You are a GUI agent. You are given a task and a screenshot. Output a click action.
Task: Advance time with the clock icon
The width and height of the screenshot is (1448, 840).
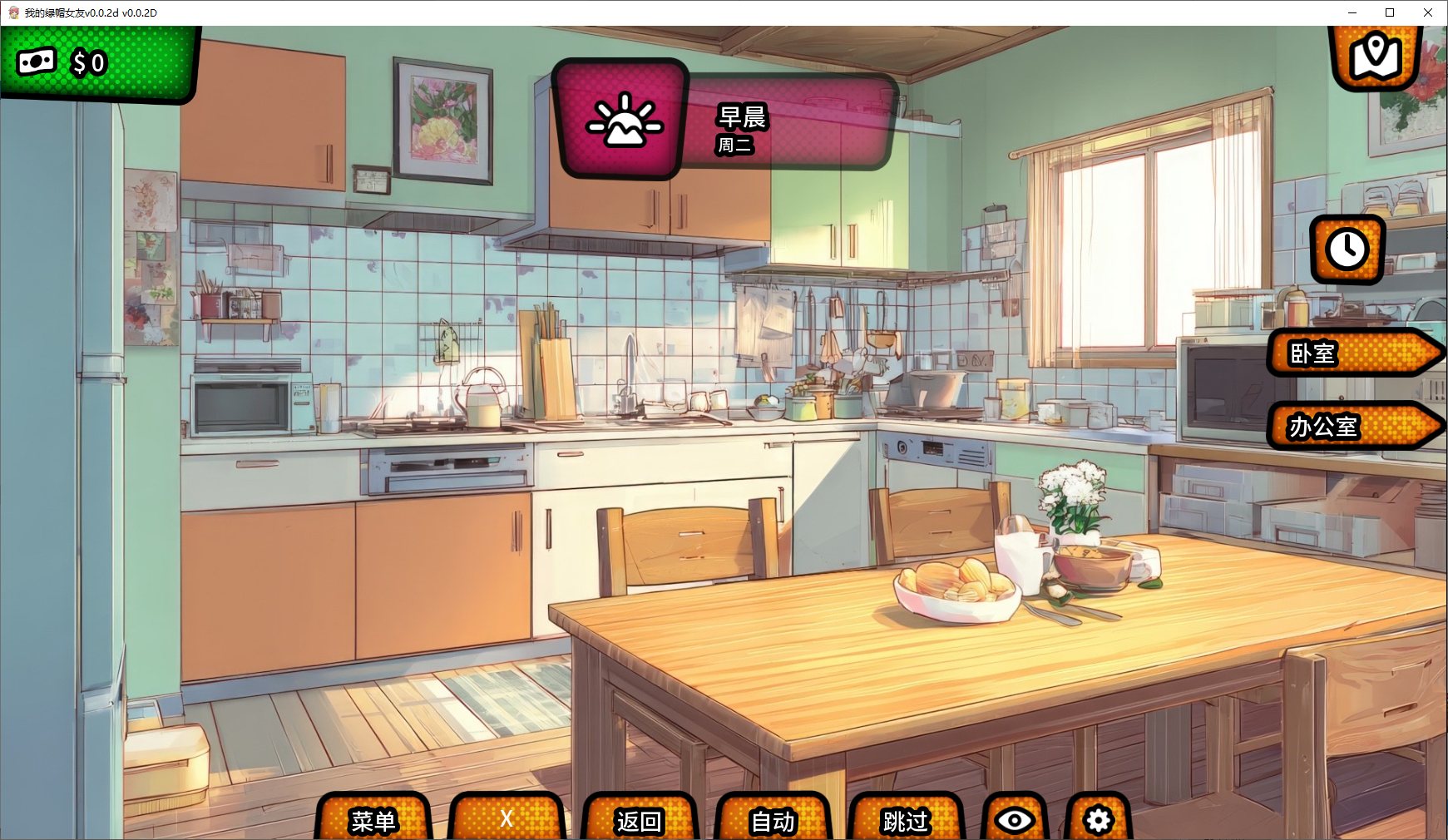coord(1347,249)
